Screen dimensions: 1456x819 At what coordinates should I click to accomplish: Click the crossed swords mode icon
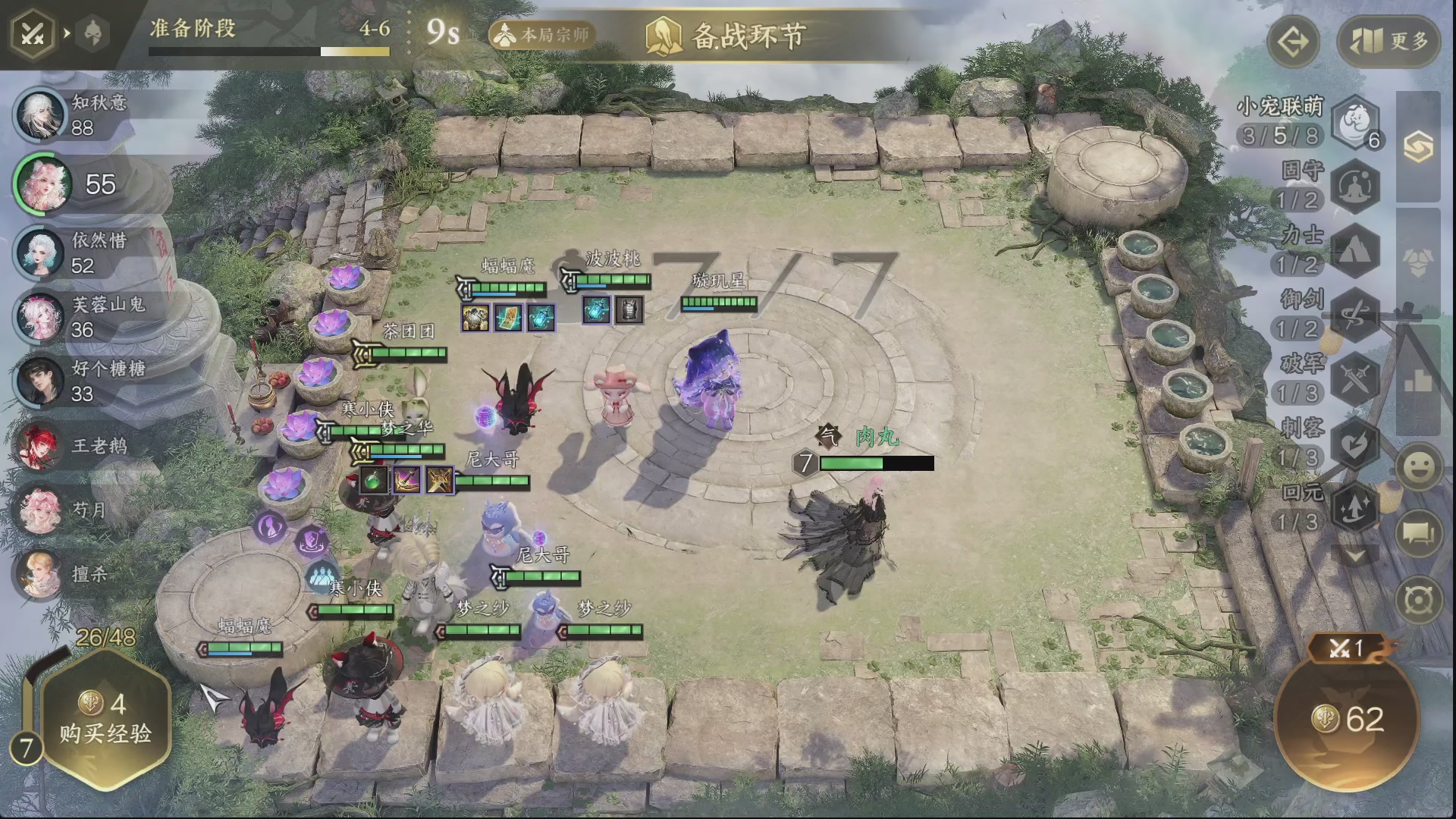(x=32, y=34)
